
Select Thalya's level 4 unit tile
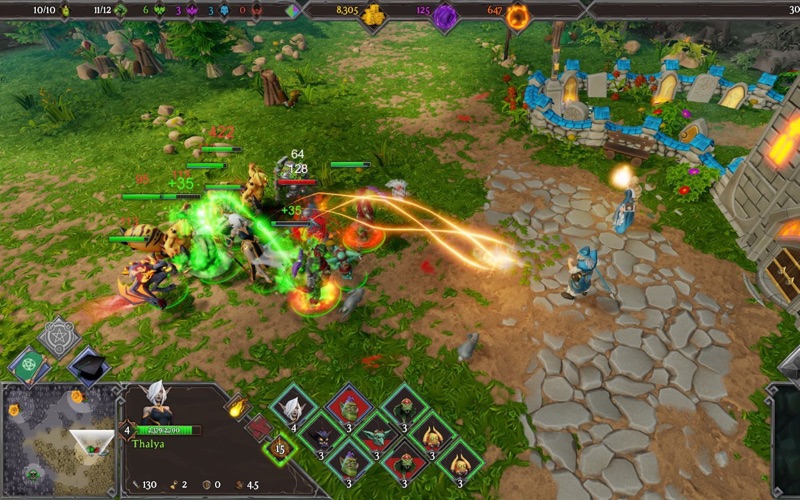[x=294, y=408]
